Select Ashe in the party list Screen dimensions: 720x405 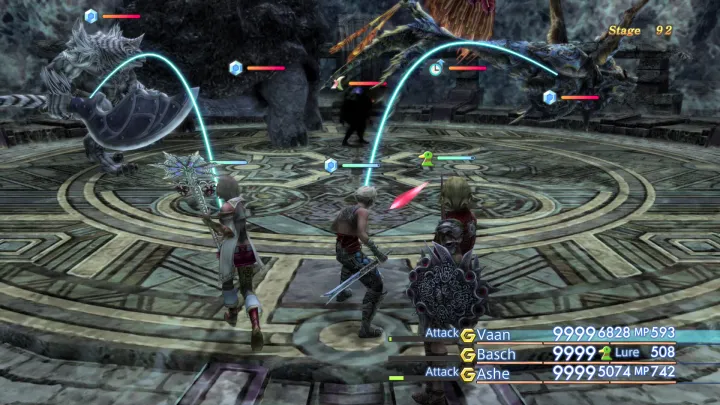click(496, 374)
